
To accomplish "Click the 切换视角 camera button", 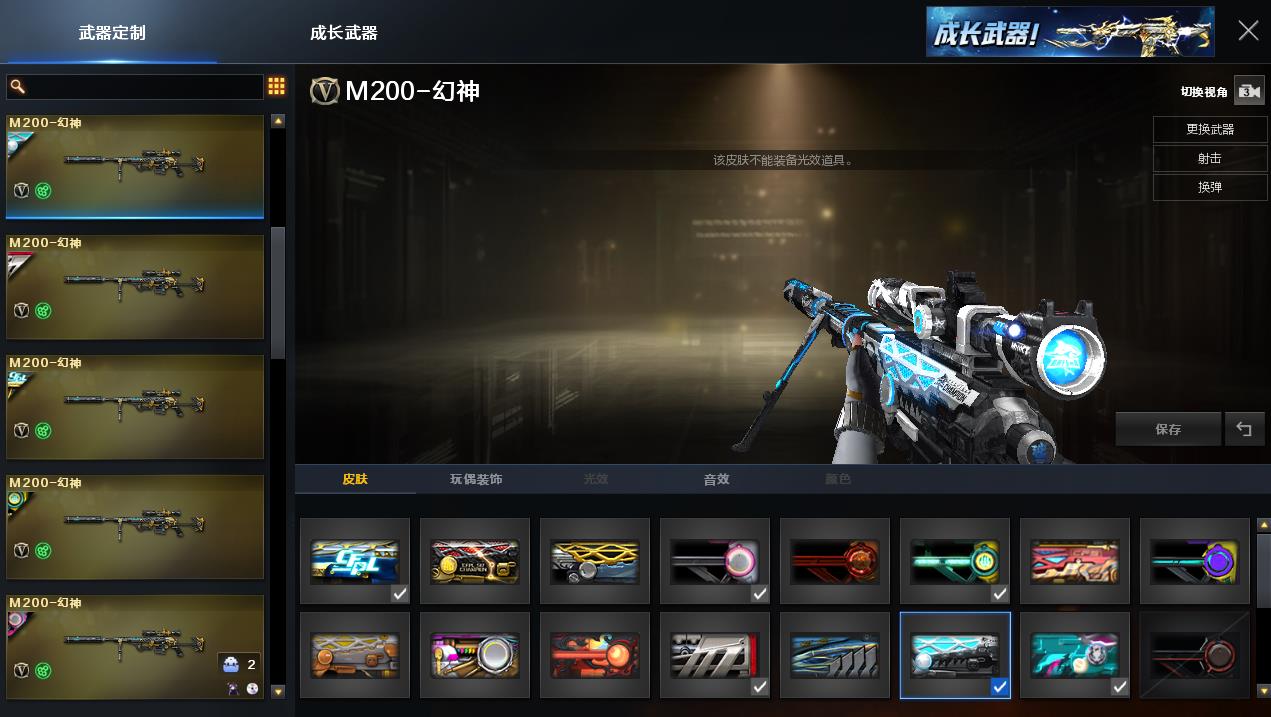I will click(x=1248, y=91).
